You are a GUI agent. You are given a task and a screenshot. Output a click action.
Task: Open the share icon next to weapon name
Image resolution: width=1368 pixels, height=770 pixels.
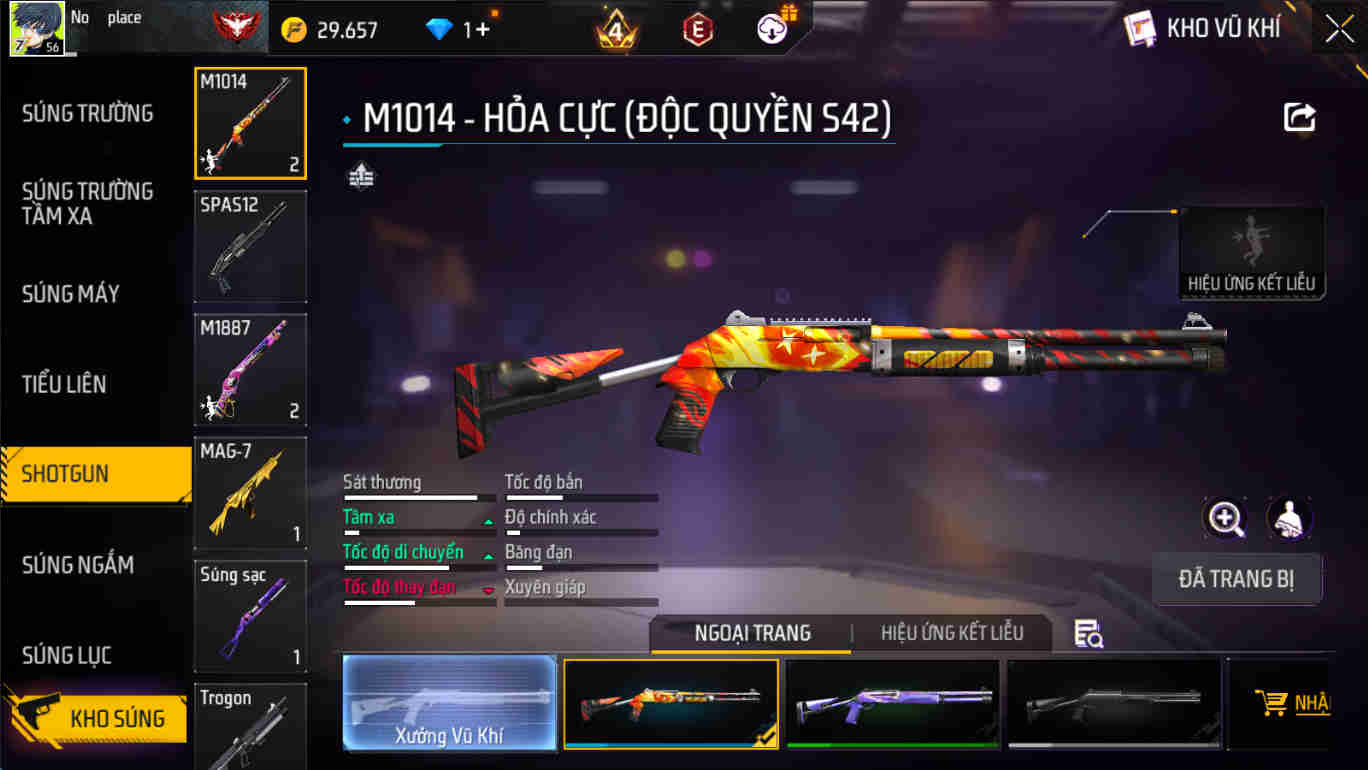pyautogui.click(x=1298, y=117)
